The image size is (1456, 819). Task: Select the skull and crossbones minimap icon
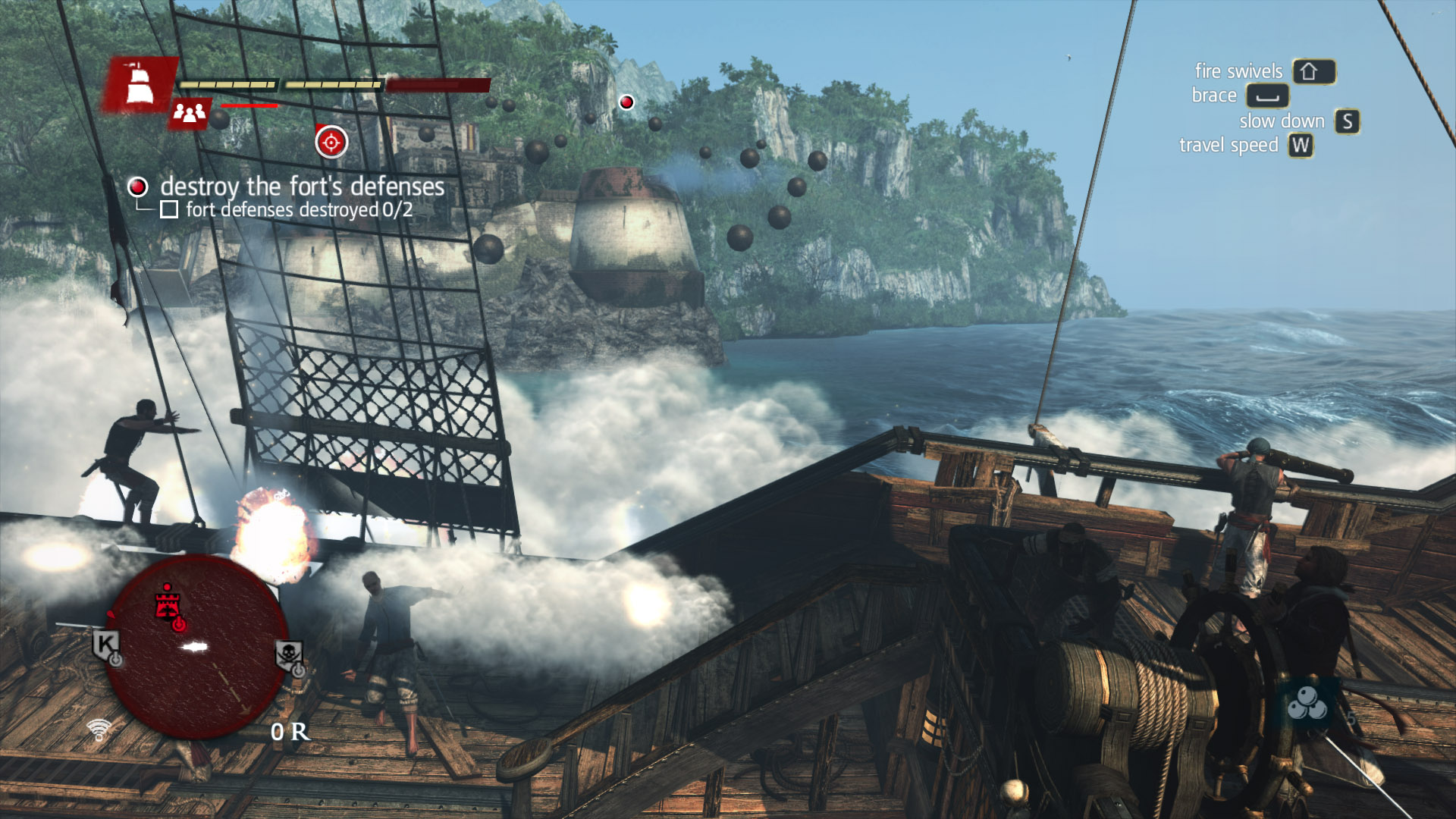pyautogui.click(x=289, y=654)
